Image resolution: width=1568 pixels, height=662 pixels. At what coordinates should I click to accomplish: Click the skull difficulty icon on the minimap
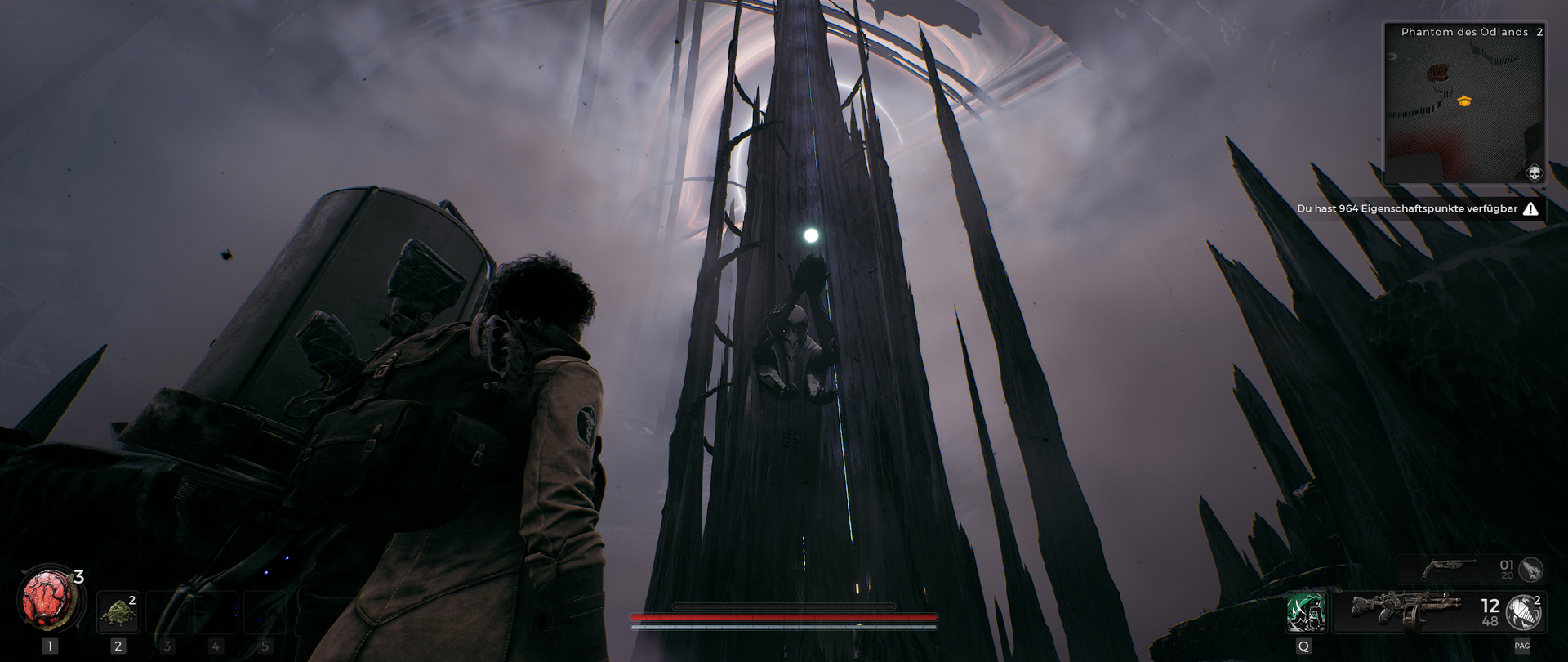(1534, 174)
